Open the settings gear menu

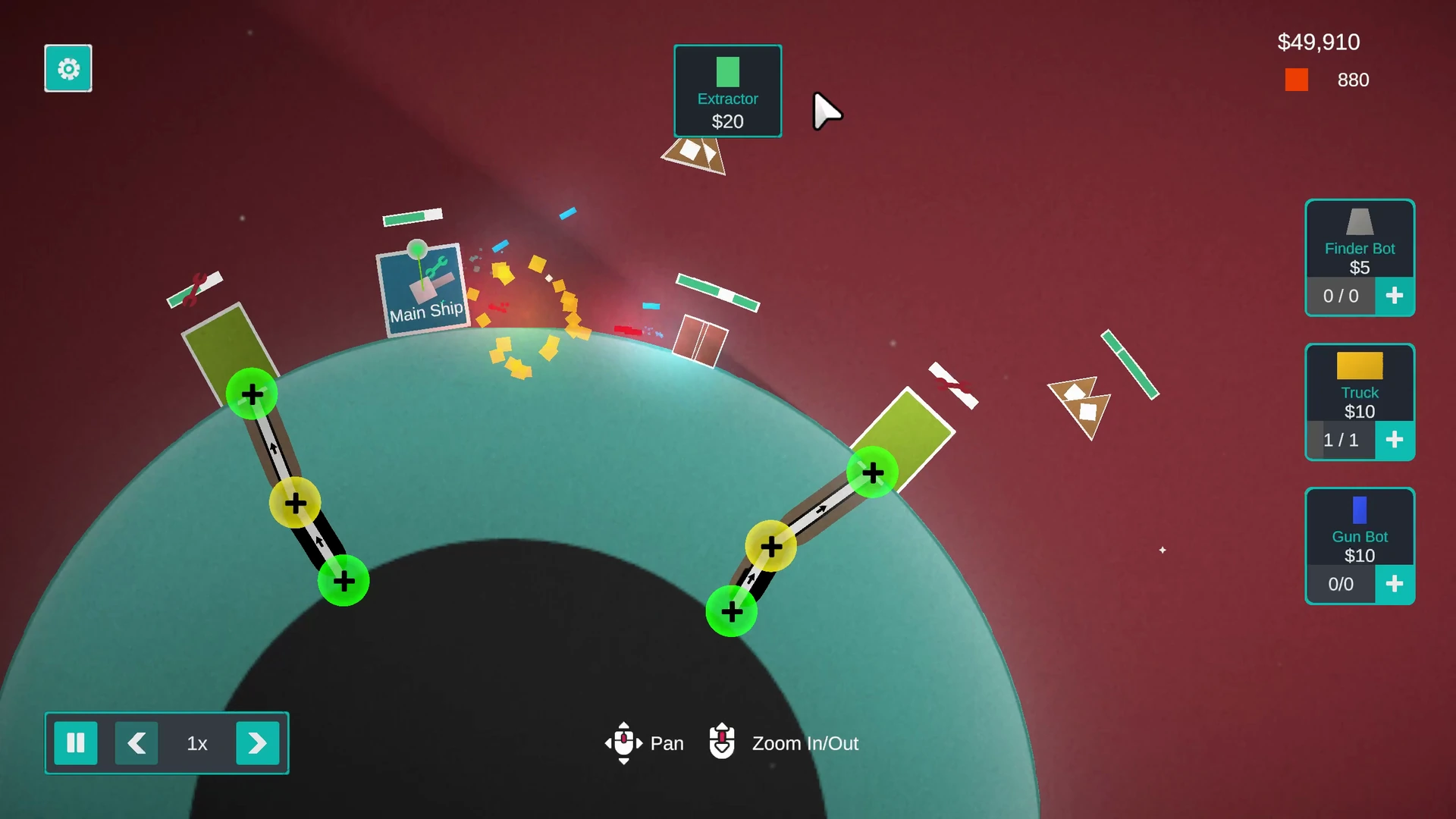click(68, 68)
